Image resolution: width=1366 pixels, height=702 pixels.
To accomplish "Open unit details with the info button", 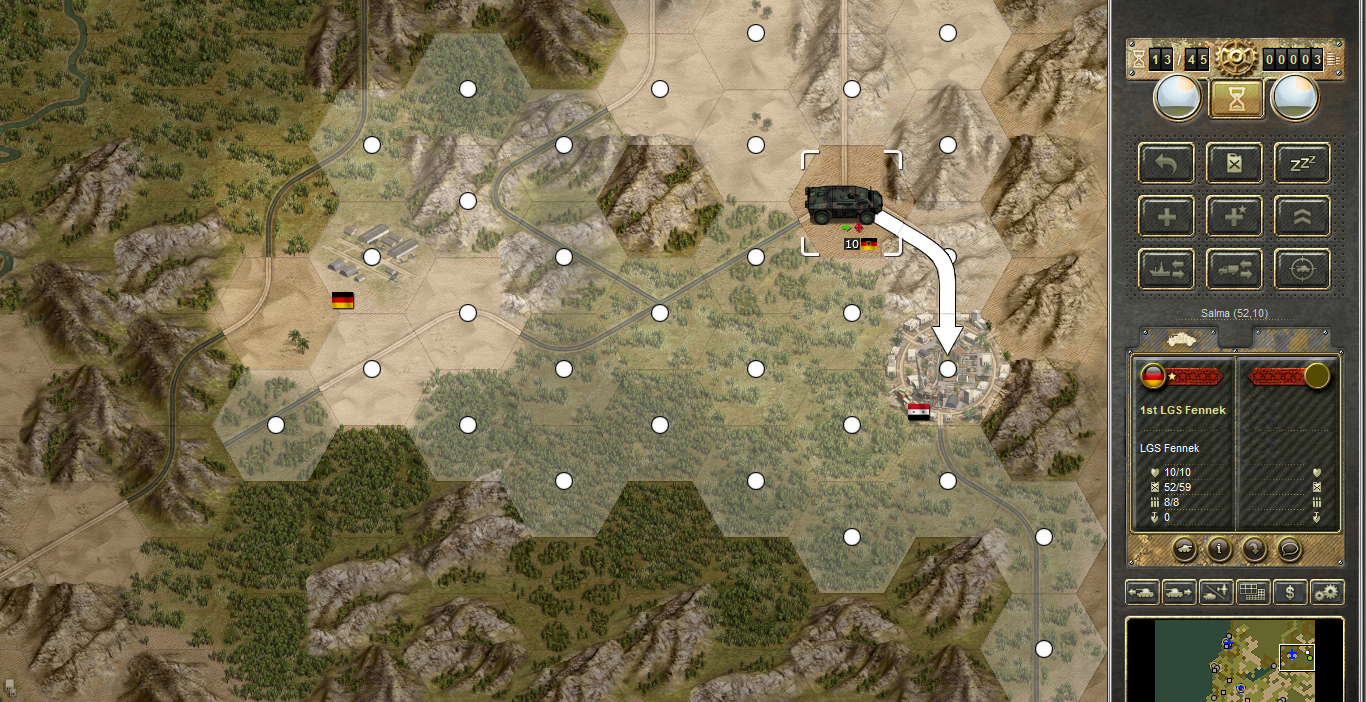I will [x=1218, y=548].
